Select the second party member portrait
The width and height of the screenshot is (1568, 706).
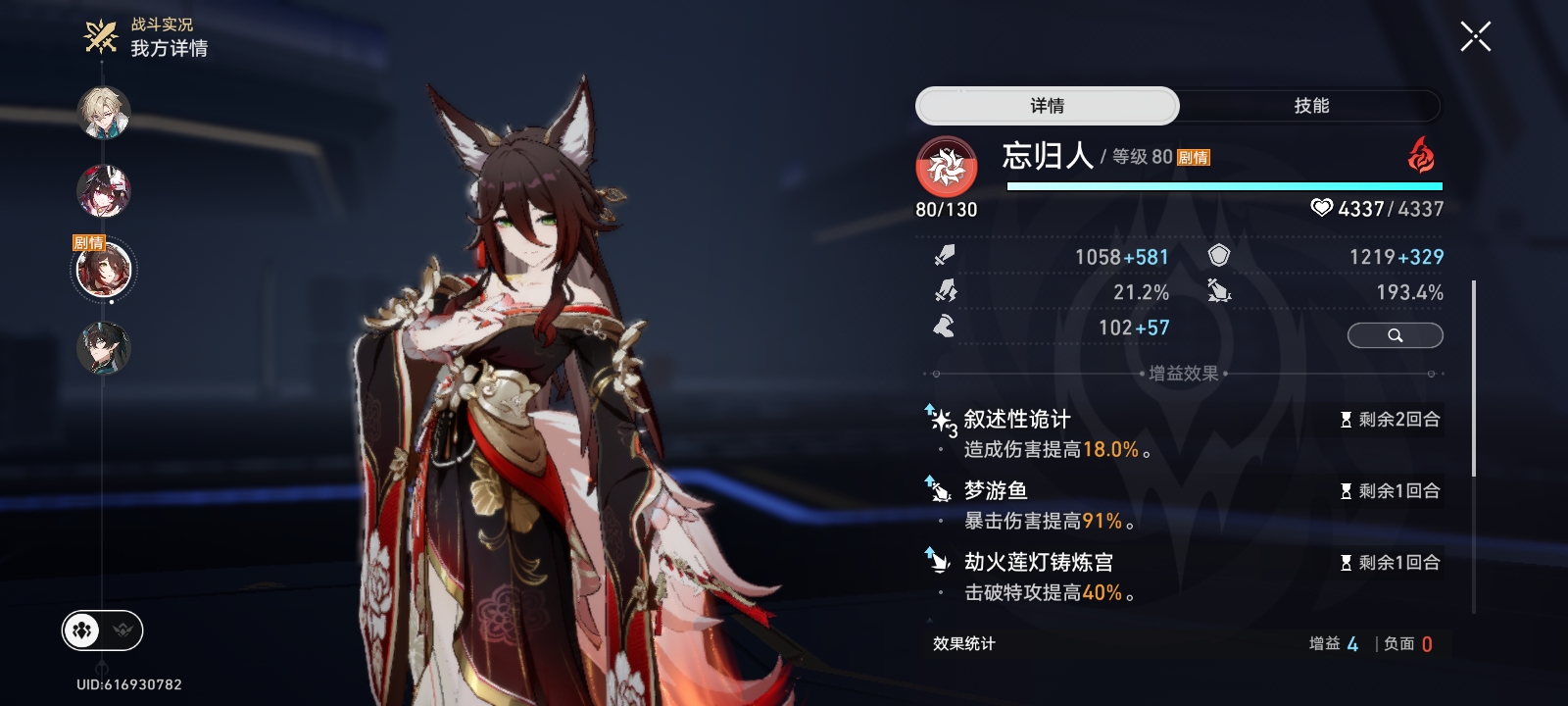[104, 190]
